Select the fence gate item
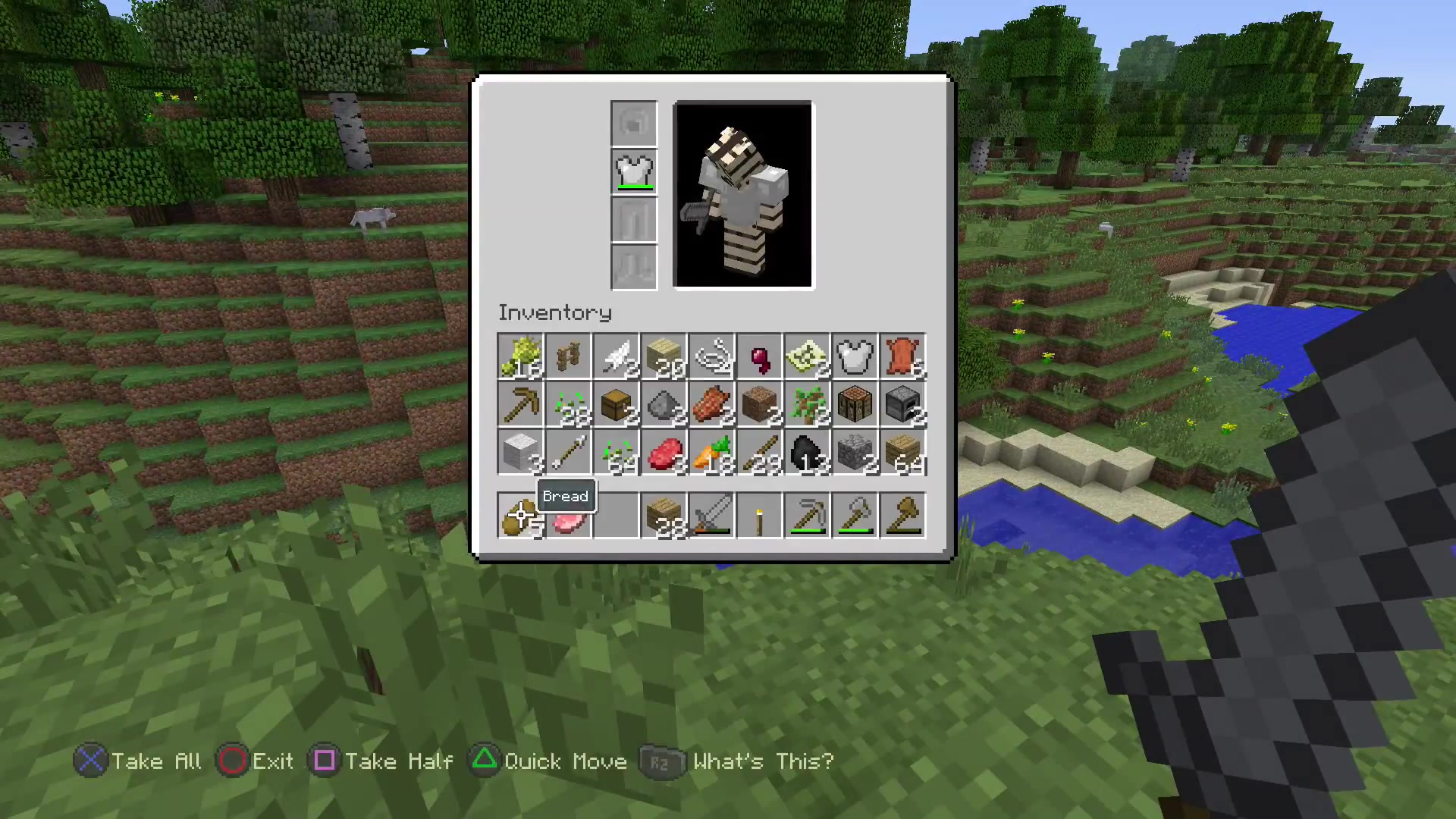1456x819 pixels. pyautogui.click(x=569, y=356)
